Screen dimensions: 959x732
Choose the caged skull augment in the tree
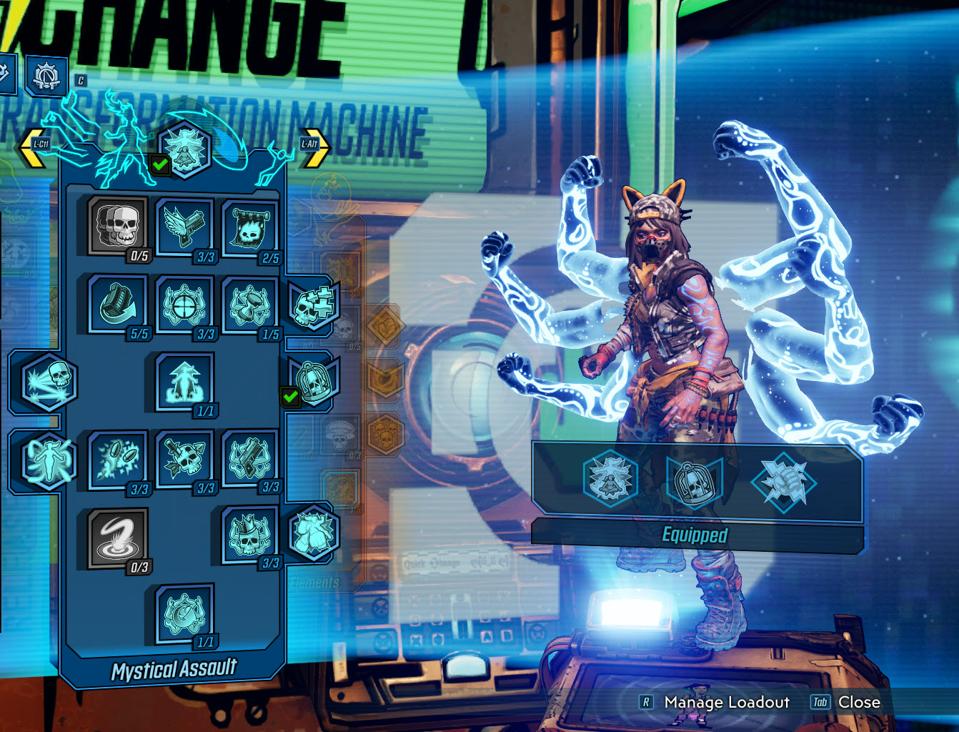point(313,379)
